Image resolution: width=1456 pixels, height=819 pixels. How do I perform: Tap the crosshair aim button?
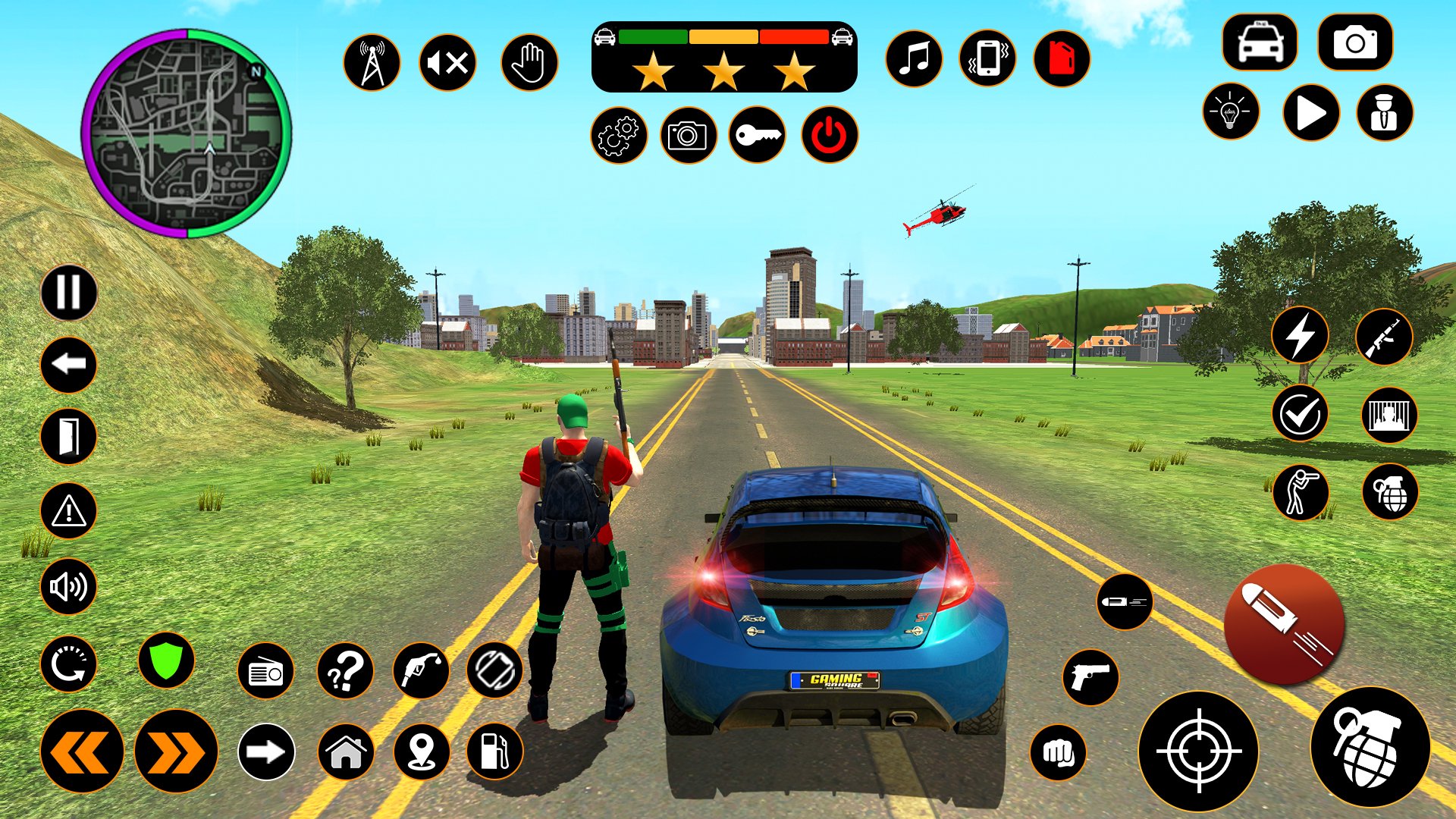coord(1198,752)
